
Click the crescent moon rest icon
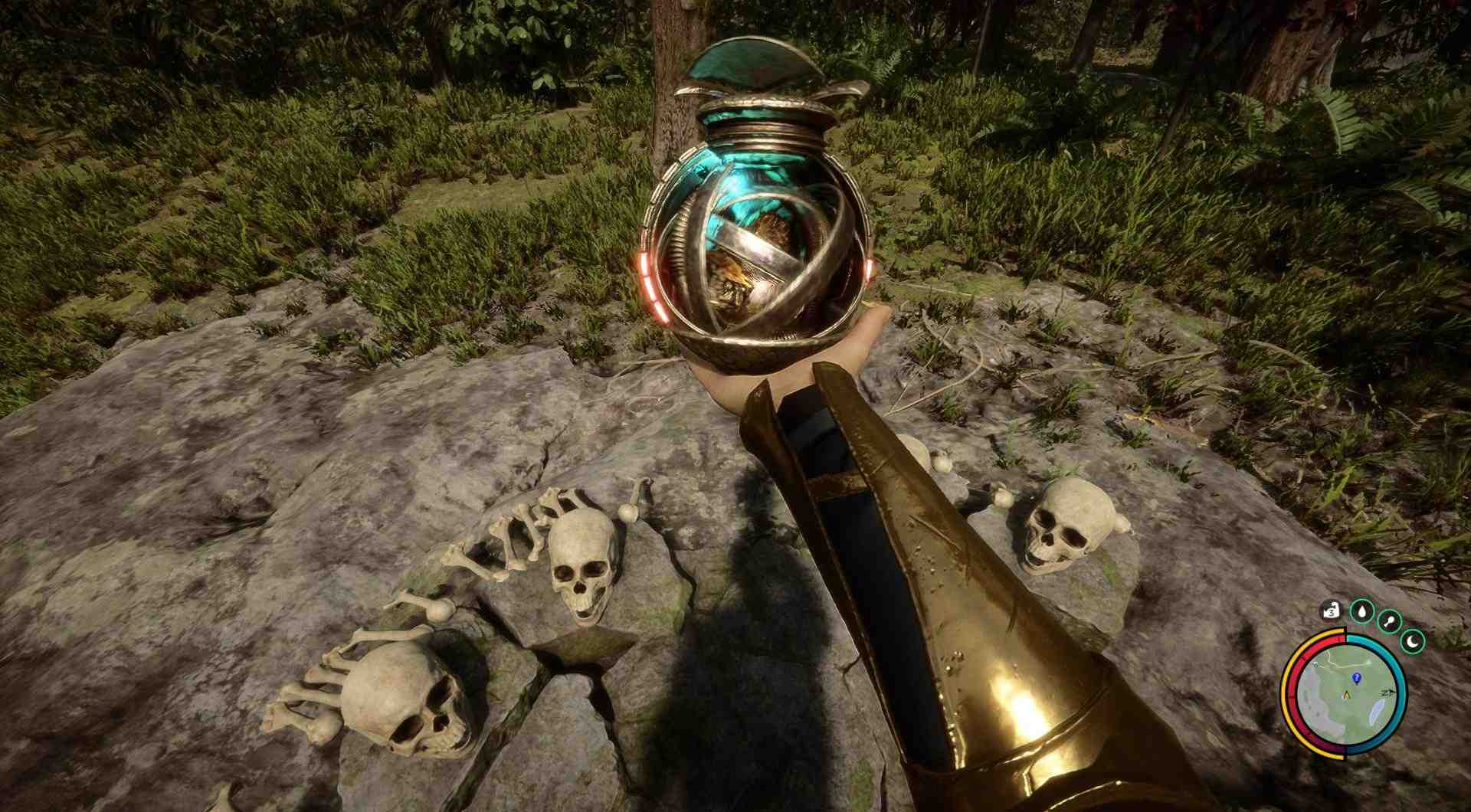coord(1413,640)
